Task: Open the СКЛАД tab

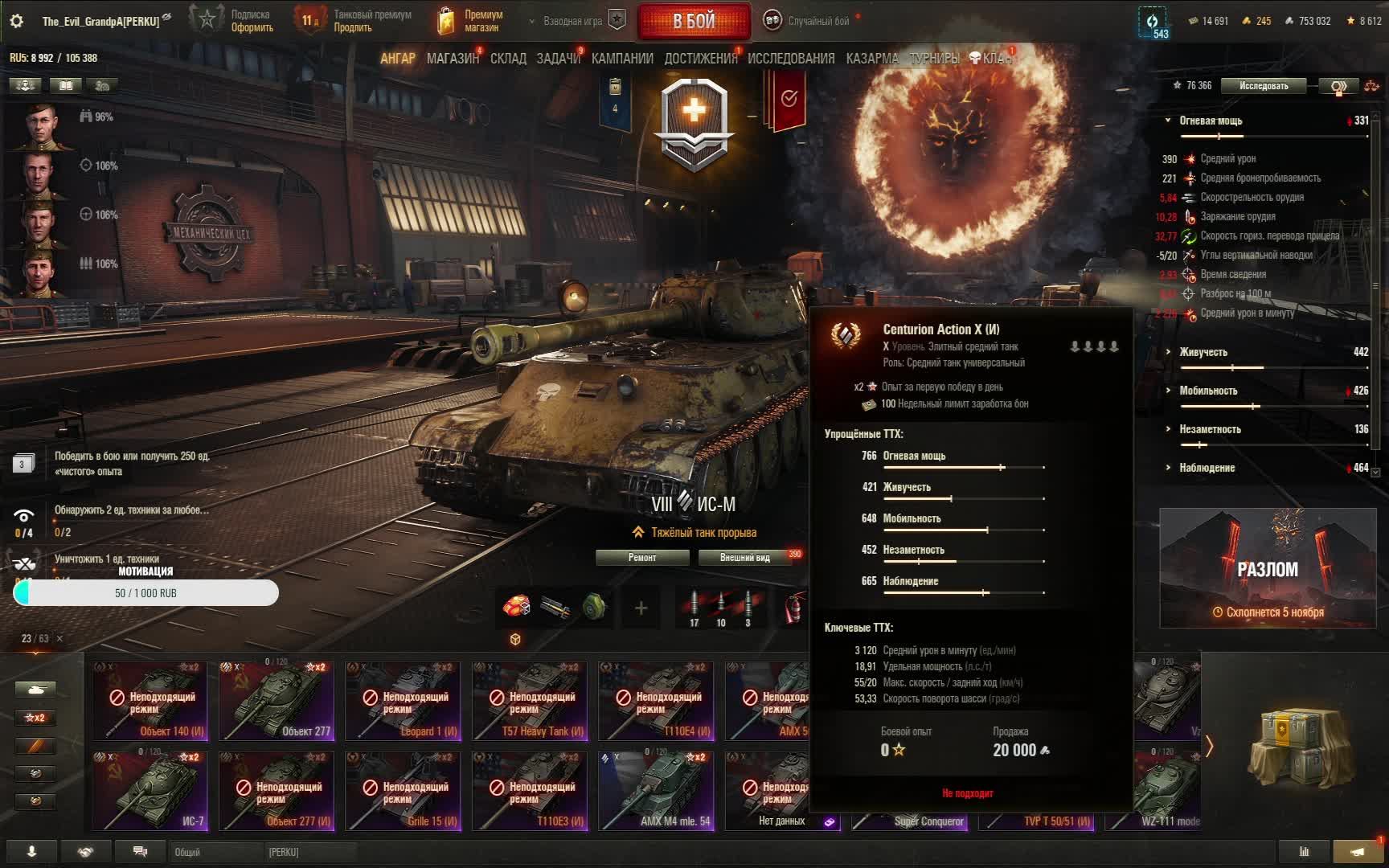Action: tap(508, 59)
